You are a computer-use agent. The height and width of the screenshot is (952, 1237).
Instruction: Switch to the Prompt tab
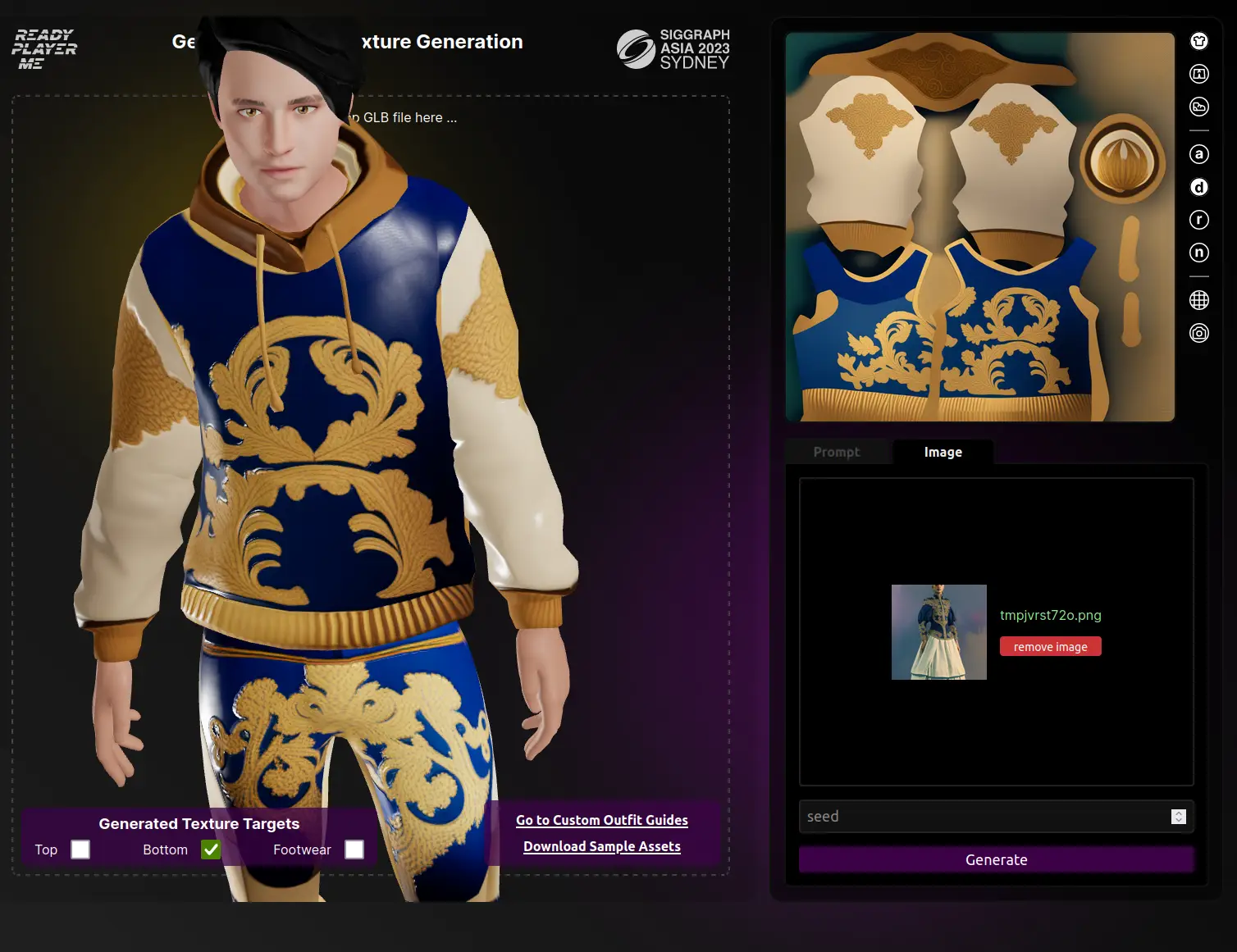pyautogui.click(x=836, y=452)
